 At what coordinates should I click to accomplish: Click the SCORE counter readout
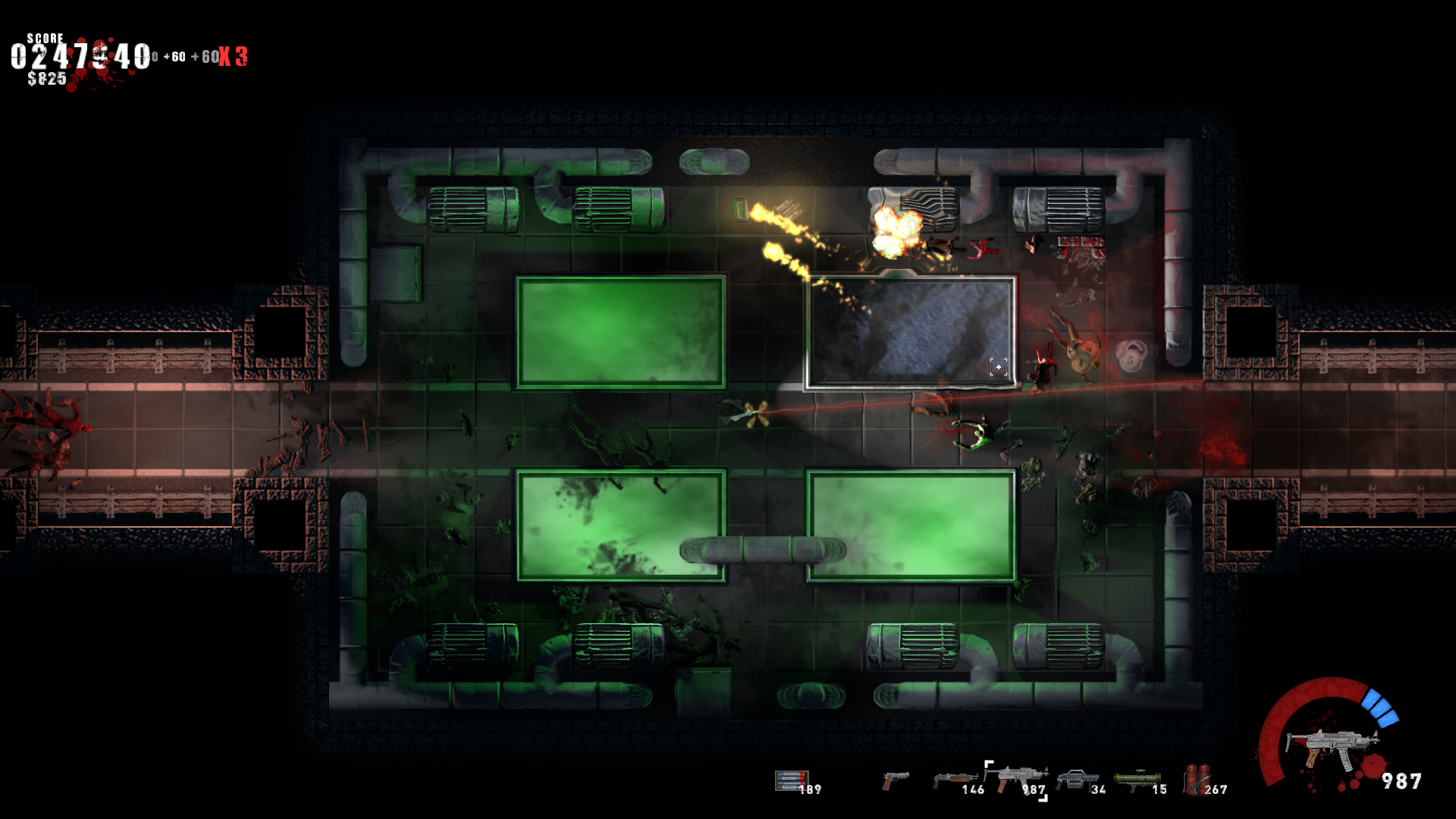pyautogui.click(x=78, y=55)
